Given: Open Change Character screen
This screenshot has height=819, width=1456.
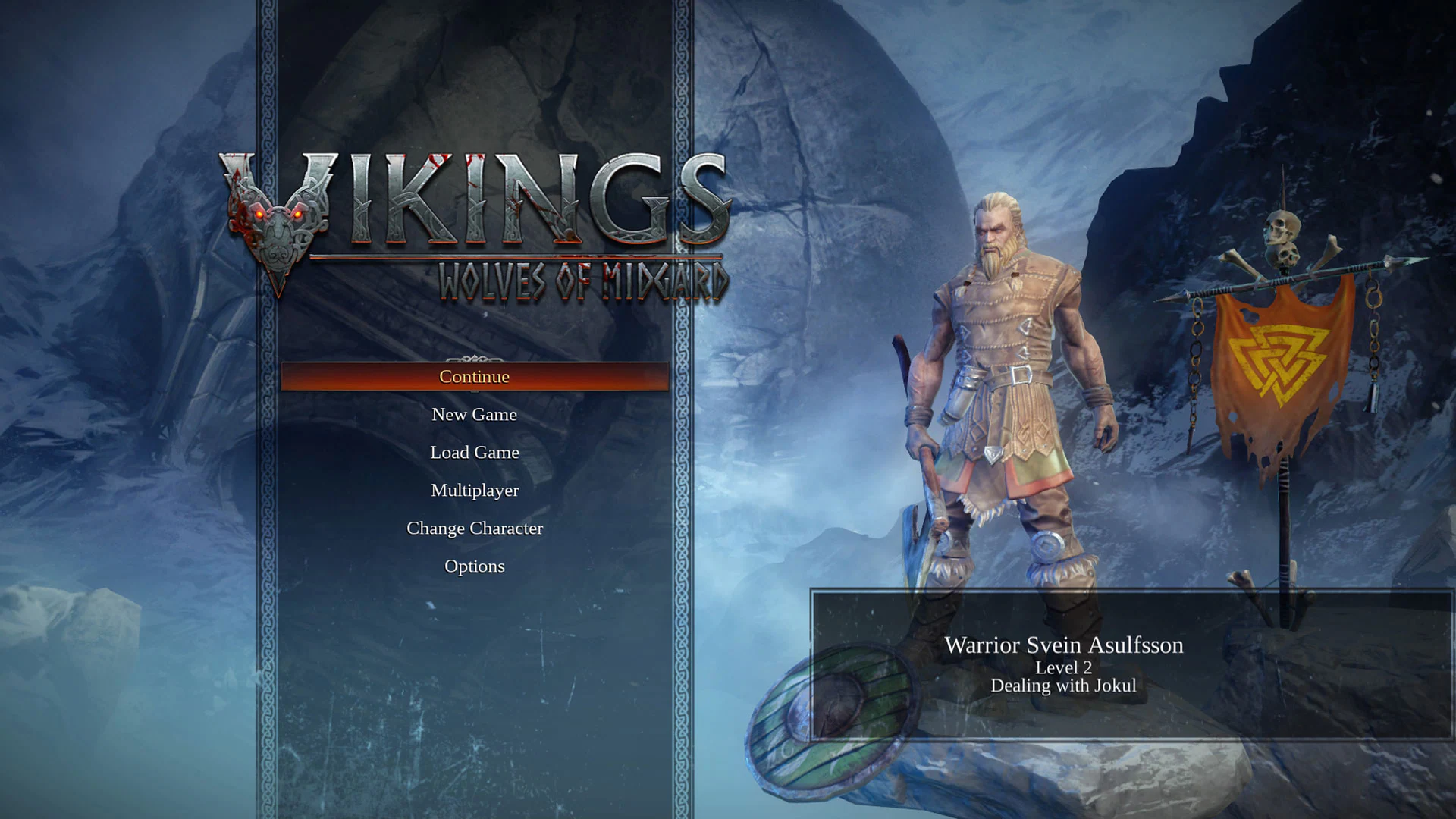Looking at the screenshot, I should click(x=474, y=529).
